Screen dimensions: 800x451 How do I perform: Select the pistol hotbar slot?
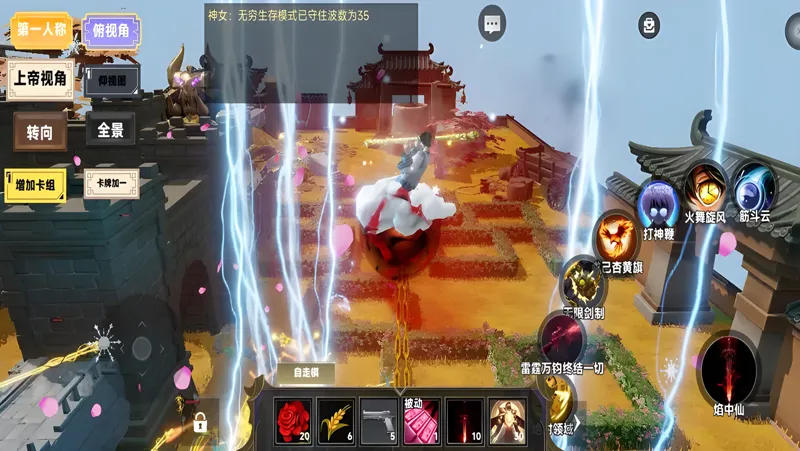(378, 421)
